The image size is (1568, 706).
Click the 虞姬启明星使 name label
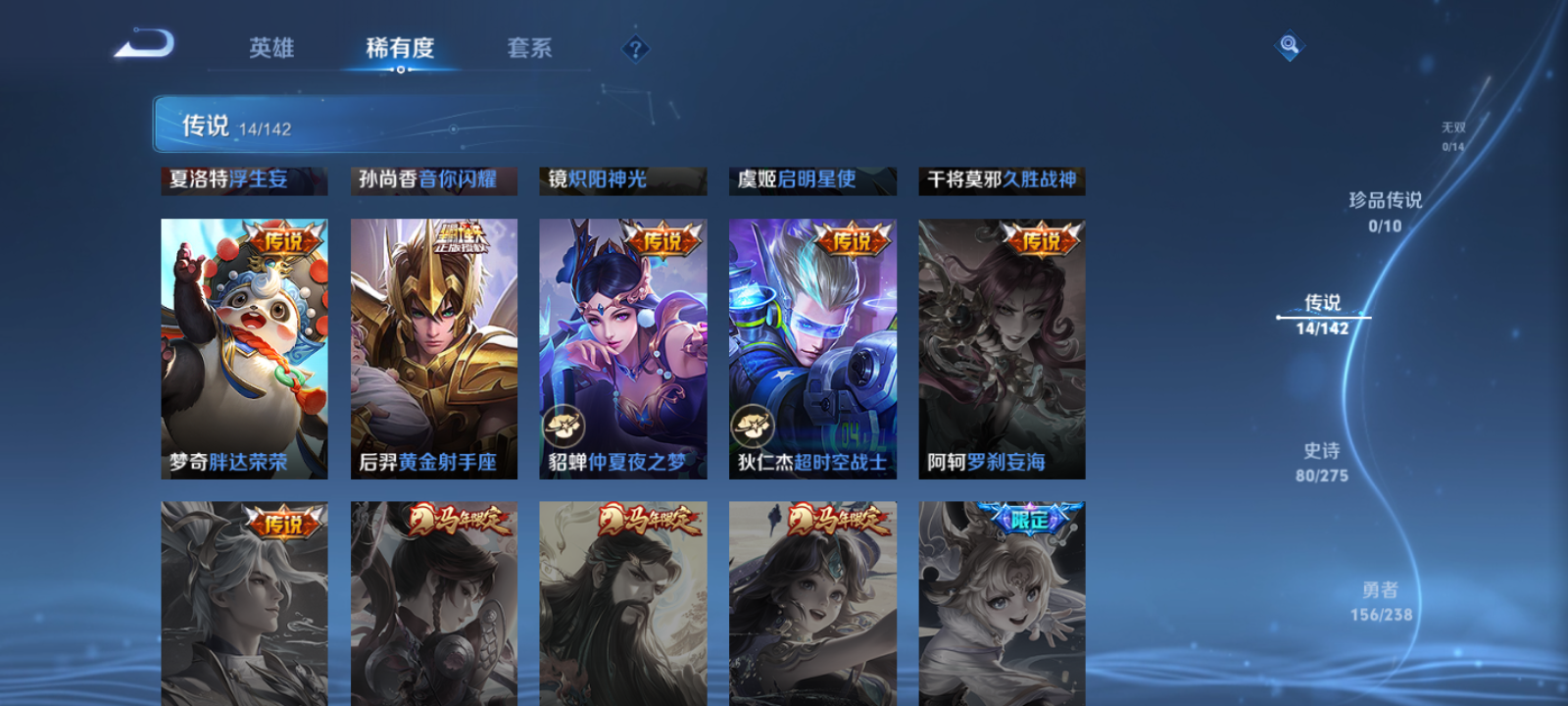[x=811, y=180]
